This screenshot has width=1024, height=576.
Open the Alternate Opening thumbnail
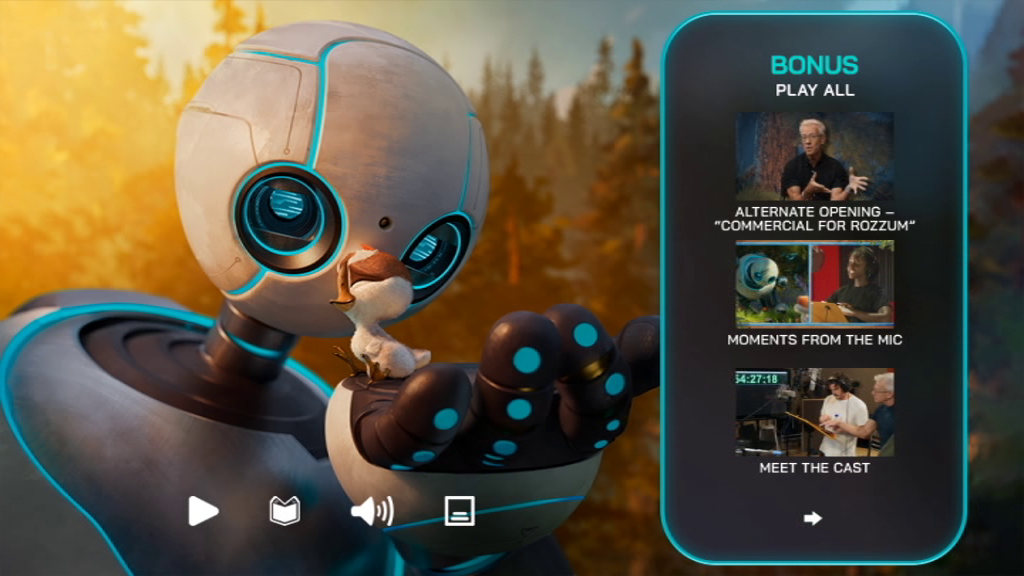[814, 156]
